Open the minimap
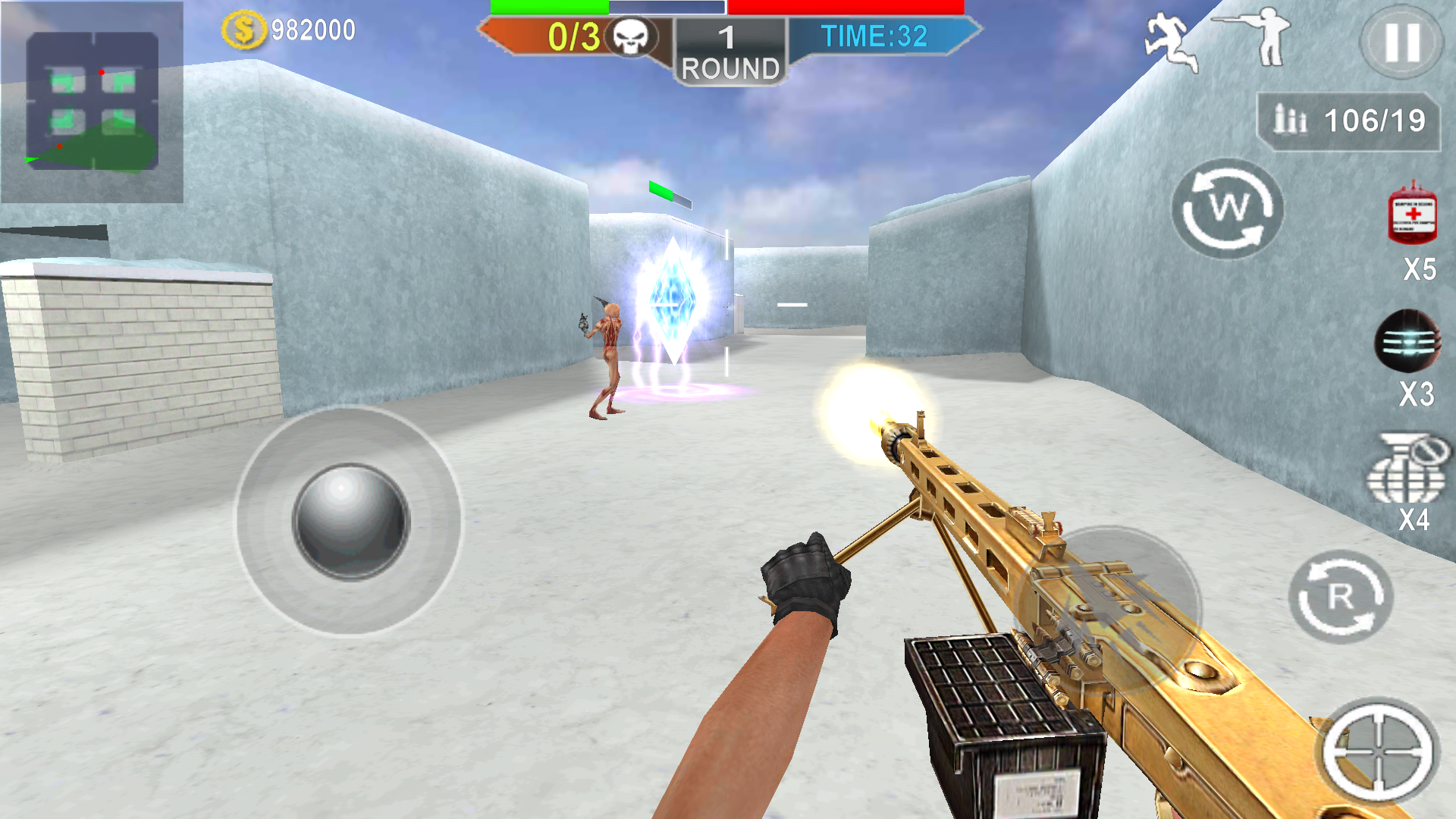The image size is (1456, 819). pos(92,102)
